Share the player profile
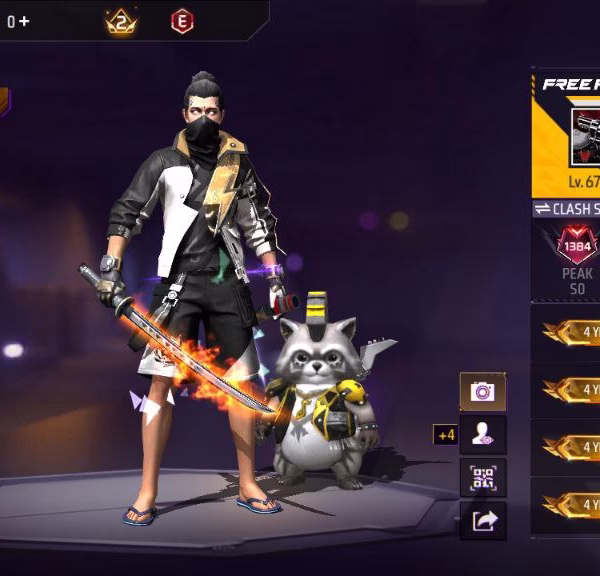 (482, 520)
